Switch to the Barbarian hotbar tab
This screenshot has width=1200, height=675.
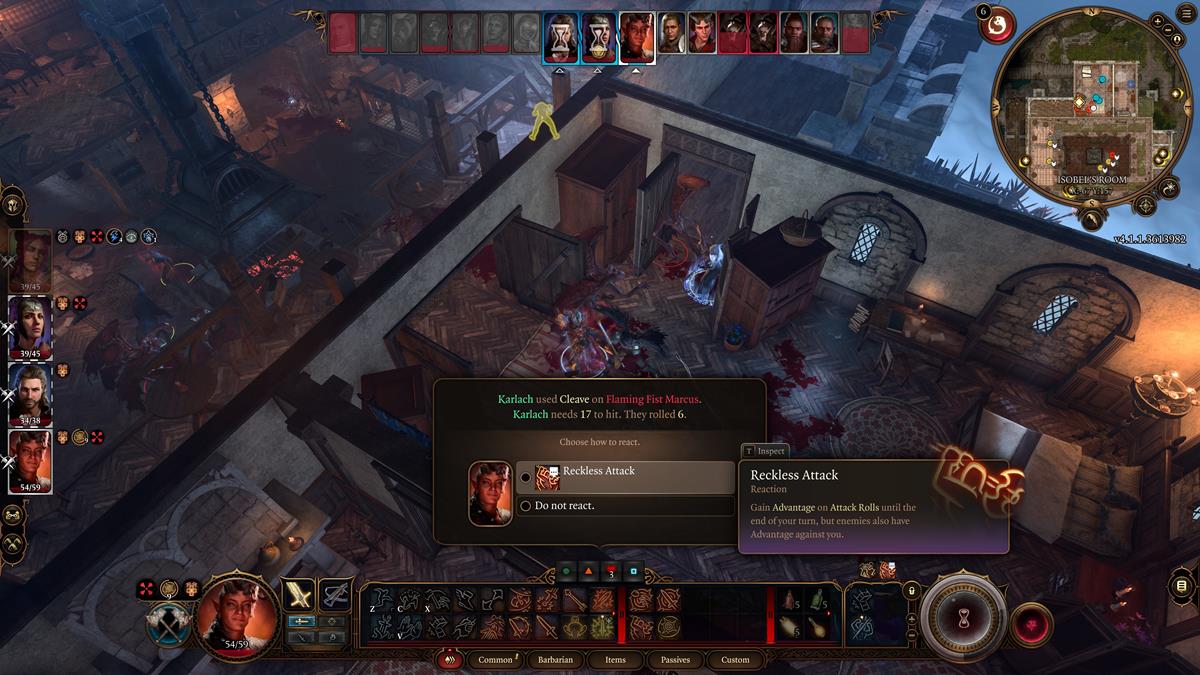[x=556, y=660]
